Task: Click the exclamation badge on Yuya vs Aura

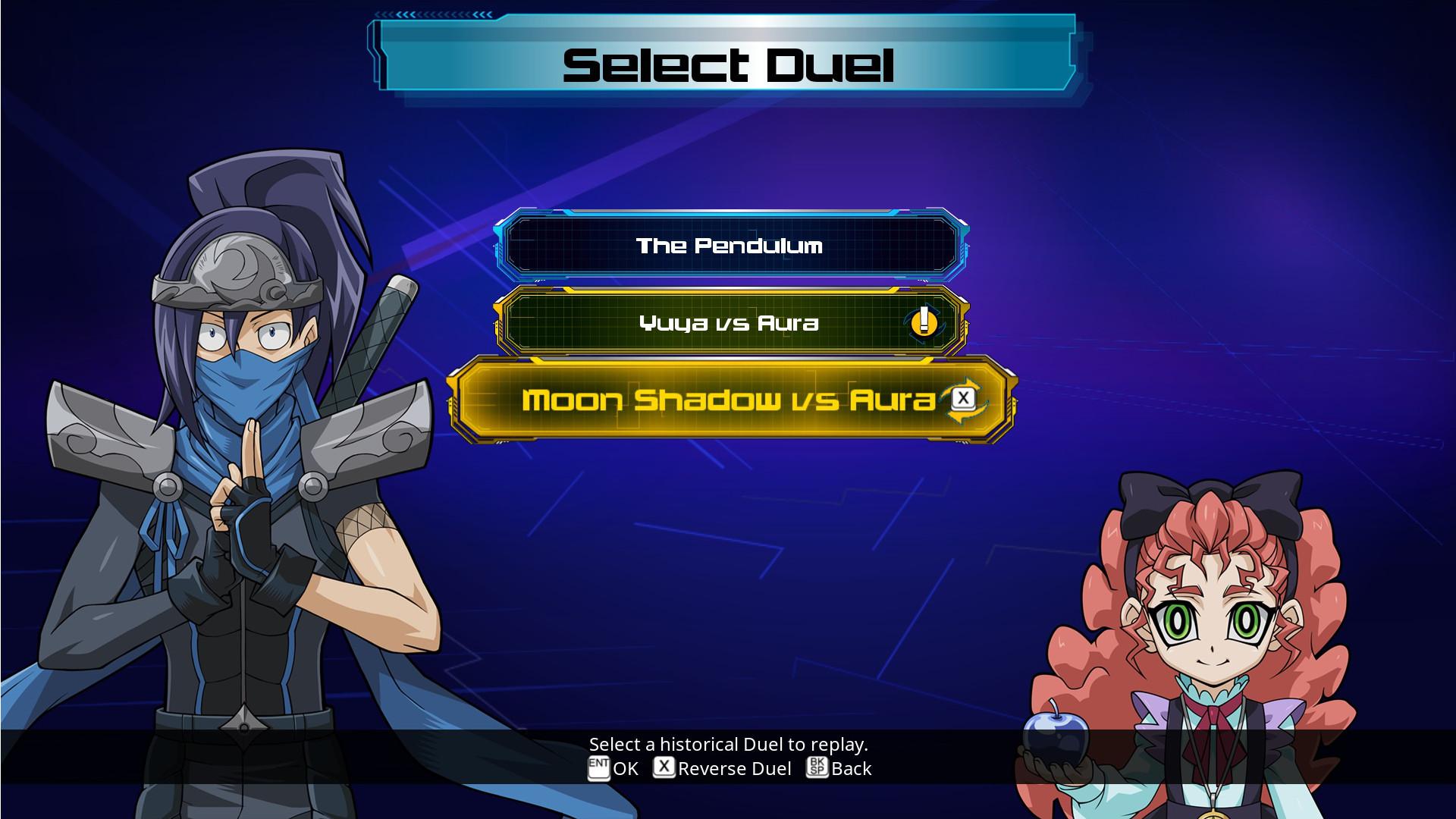Action: pyautogui.click(x=924, y=323)
